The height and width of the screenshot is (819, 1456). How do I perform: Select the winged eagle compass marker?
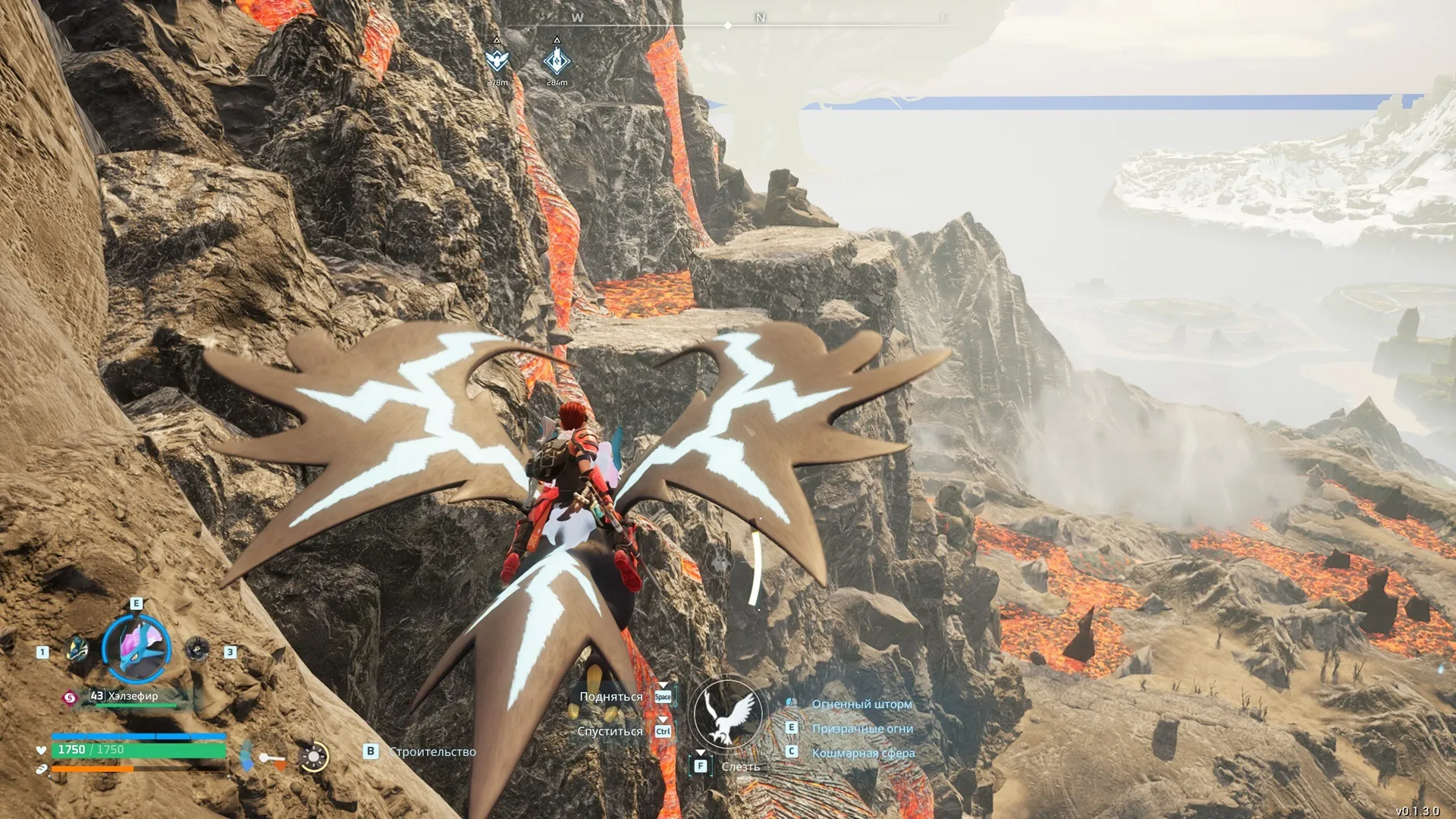(x=497, y=60)
